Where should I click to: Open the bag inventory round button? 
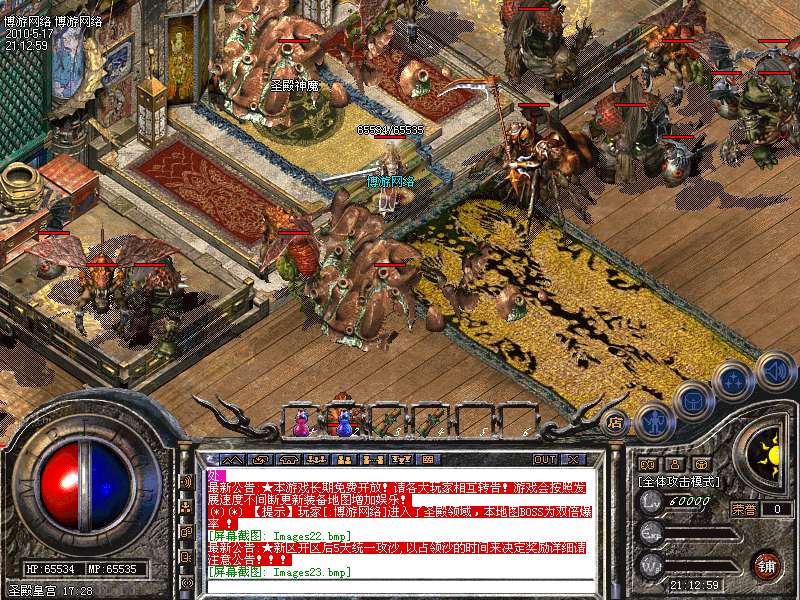693,401
